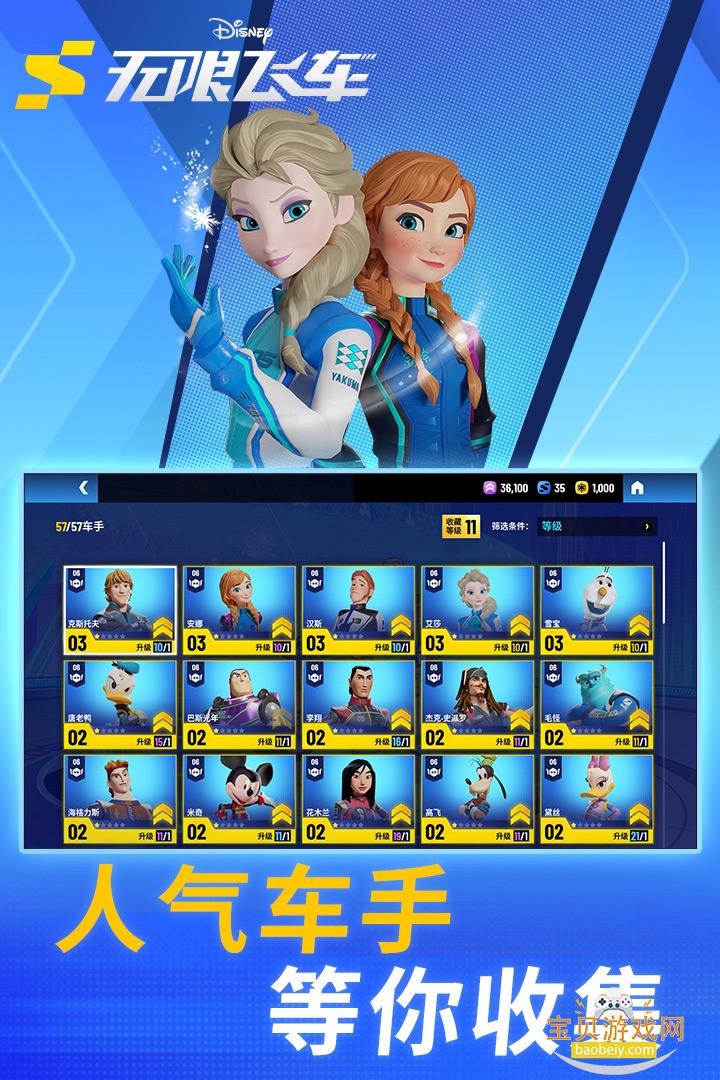Return to the home screen
Image resolution: width=720 pixels, height=1080 pixels.
[637, 488]
